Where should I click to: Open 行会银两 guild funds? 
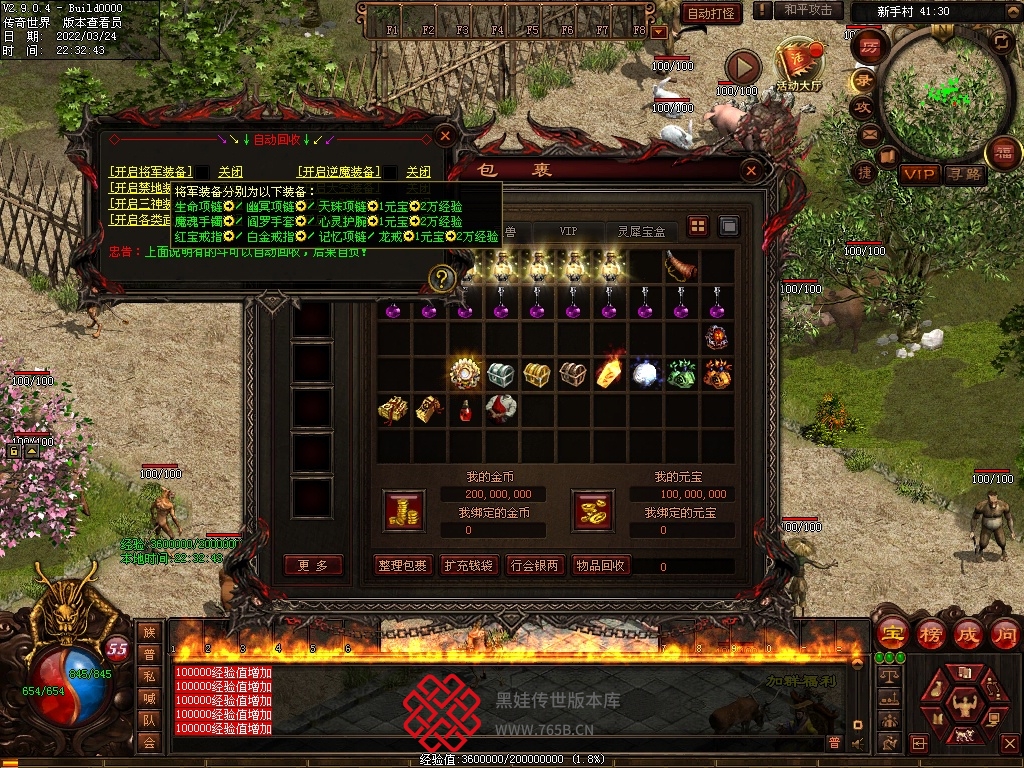tap(535, 566)
